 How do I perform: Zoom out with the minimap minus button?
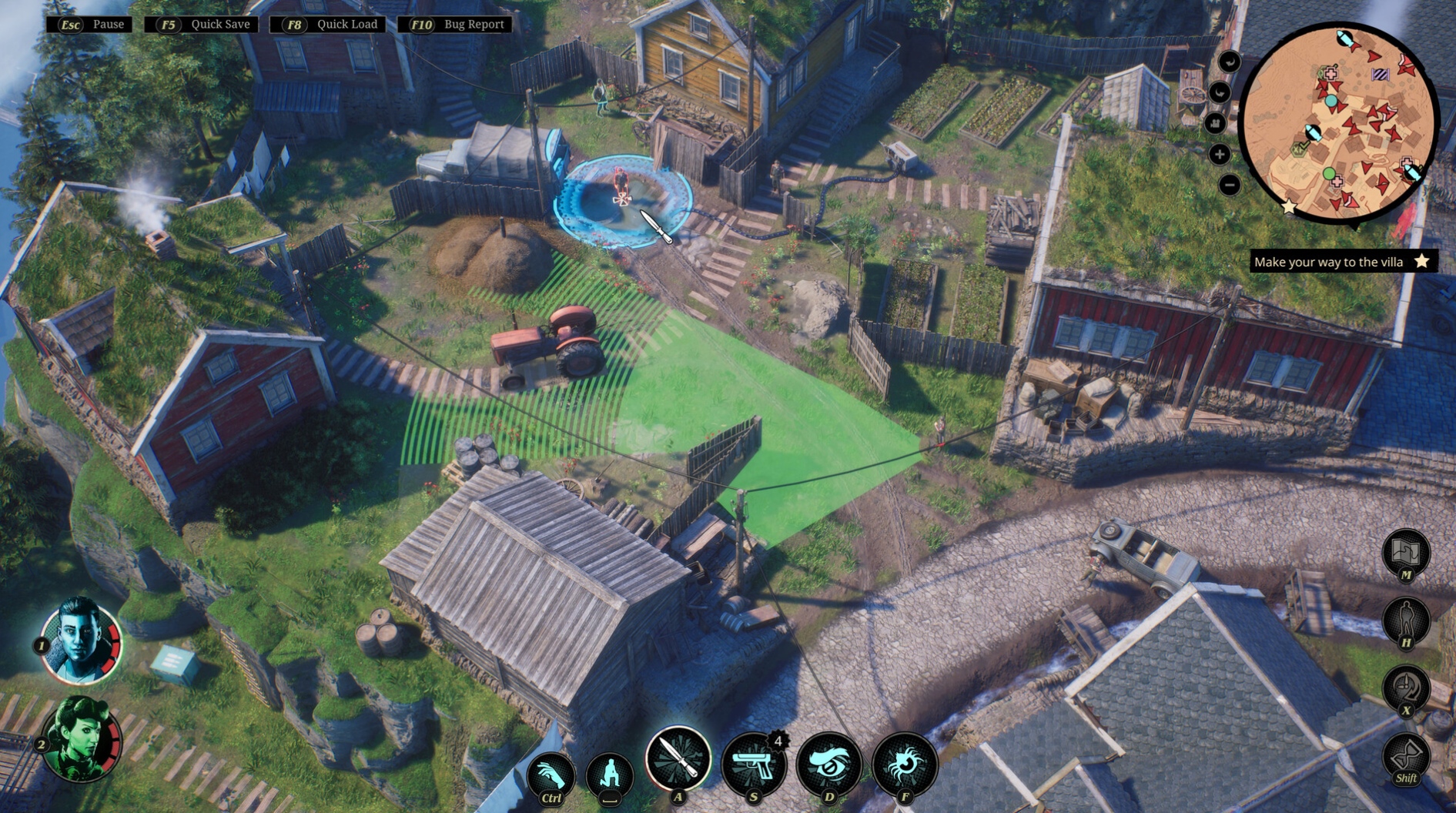point(1230,185)
